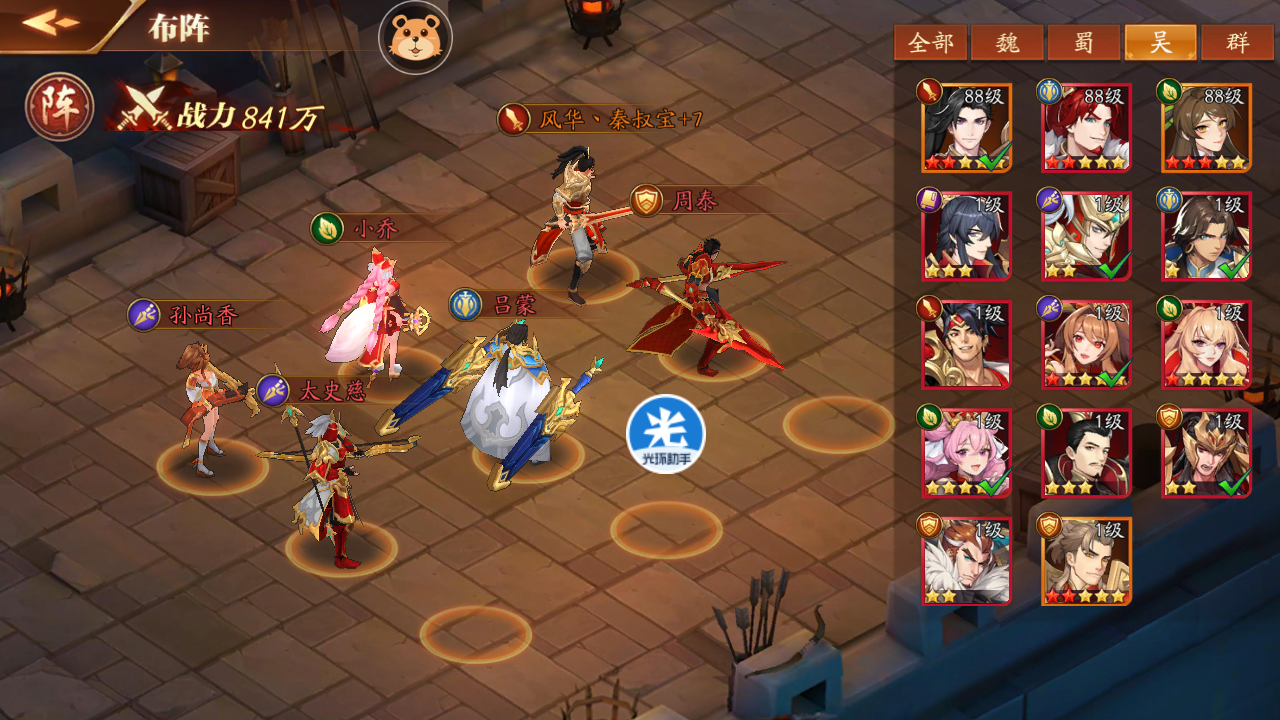Viewport: 1280px width, 720px height.
Task: Go back using the arrow button
Action: click(x=52, y=22)
